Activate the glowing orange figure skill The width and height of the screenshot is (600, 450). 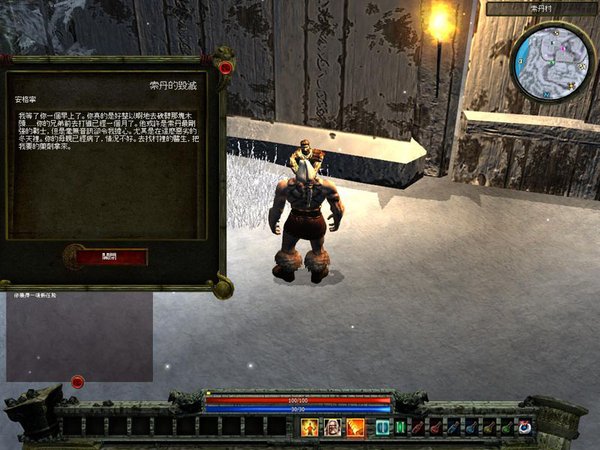coord(310,427)
